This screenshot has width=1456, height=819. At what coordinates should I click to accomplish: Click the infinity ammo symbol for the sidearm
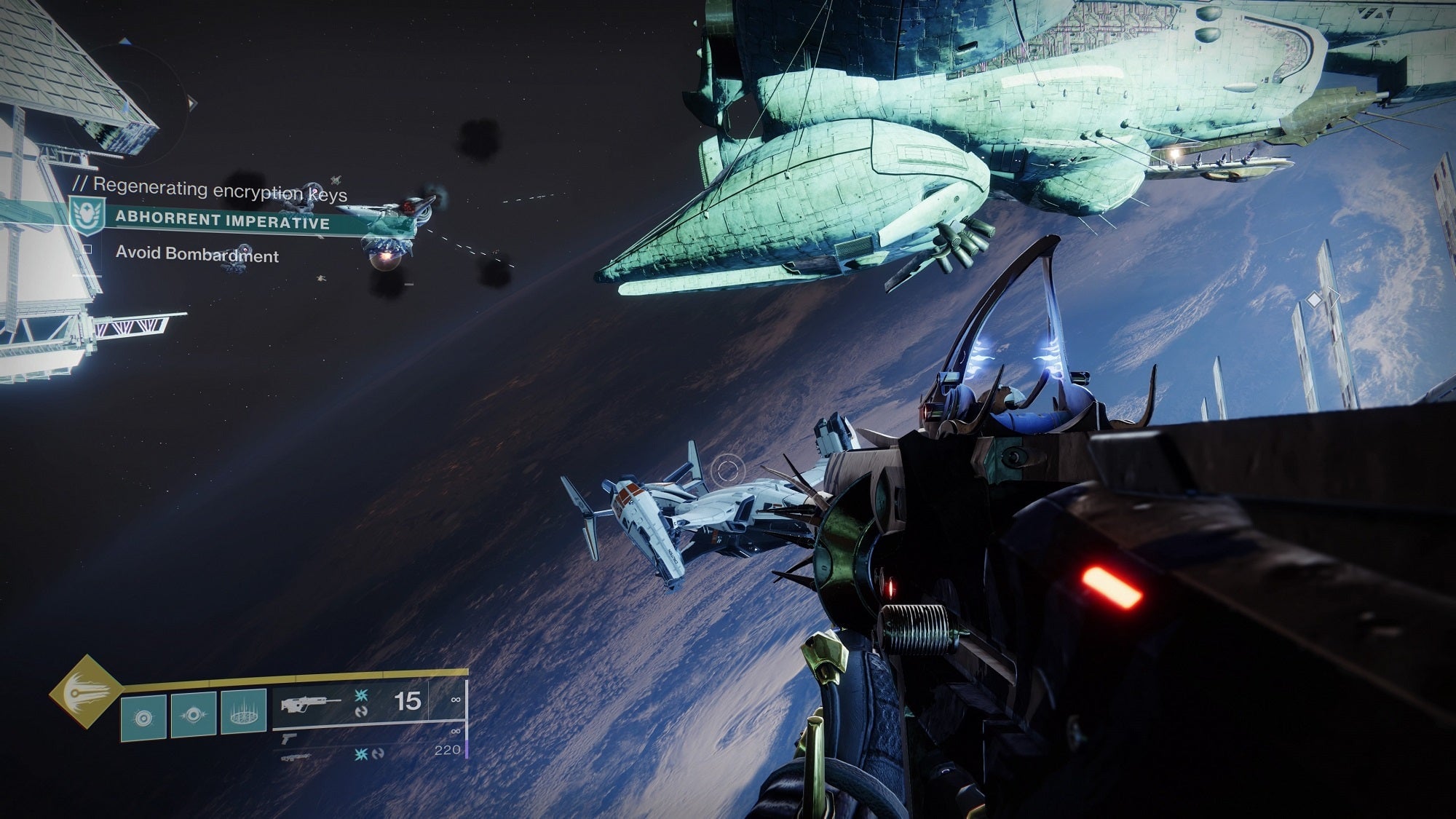pyautogui.click(x=456, y=730)
